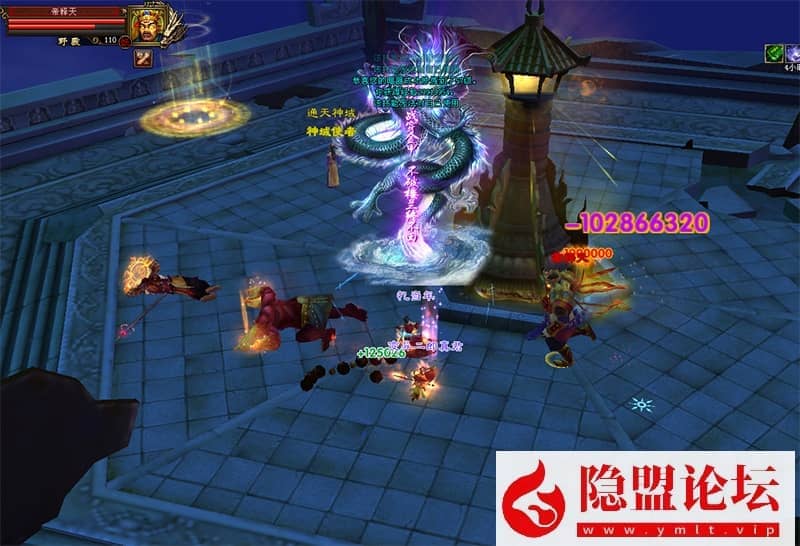This screenshot has width=800, height=546.
Task: Select the crossed weapons status icon below portrait
Action: [x=143, y=58]
